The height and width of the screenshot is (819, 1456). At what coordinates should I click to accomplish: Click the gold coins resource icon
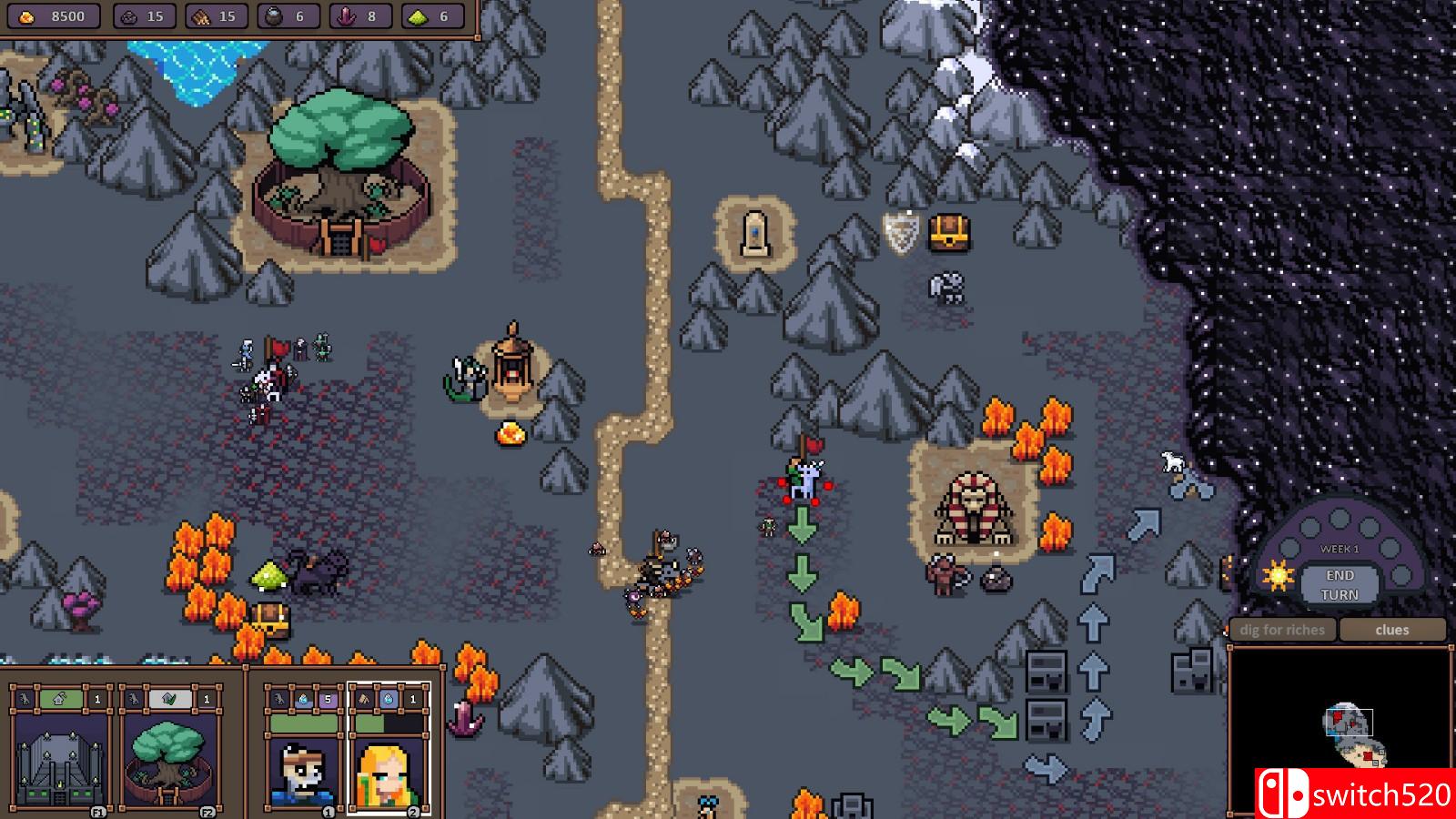(x=25, y=17)
